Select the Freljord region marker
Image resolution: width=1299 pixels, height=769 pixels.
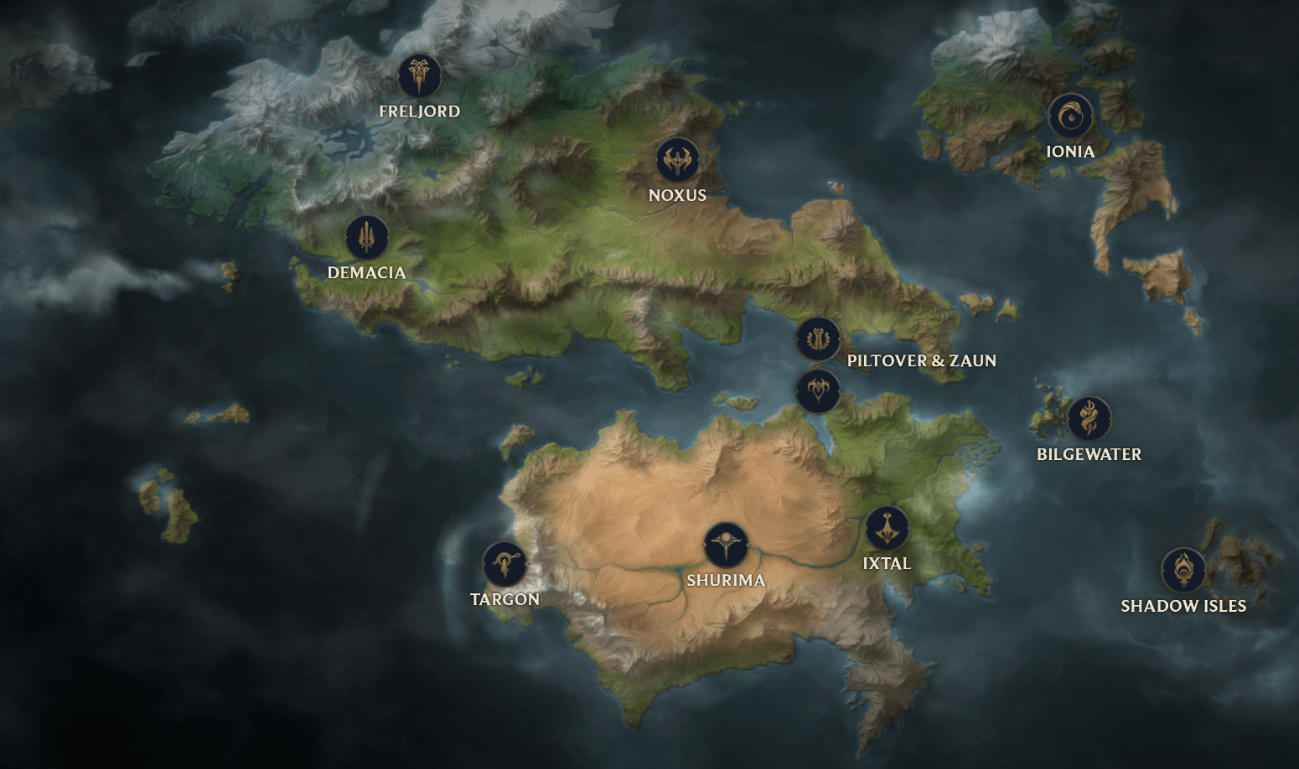pos(419,75)
